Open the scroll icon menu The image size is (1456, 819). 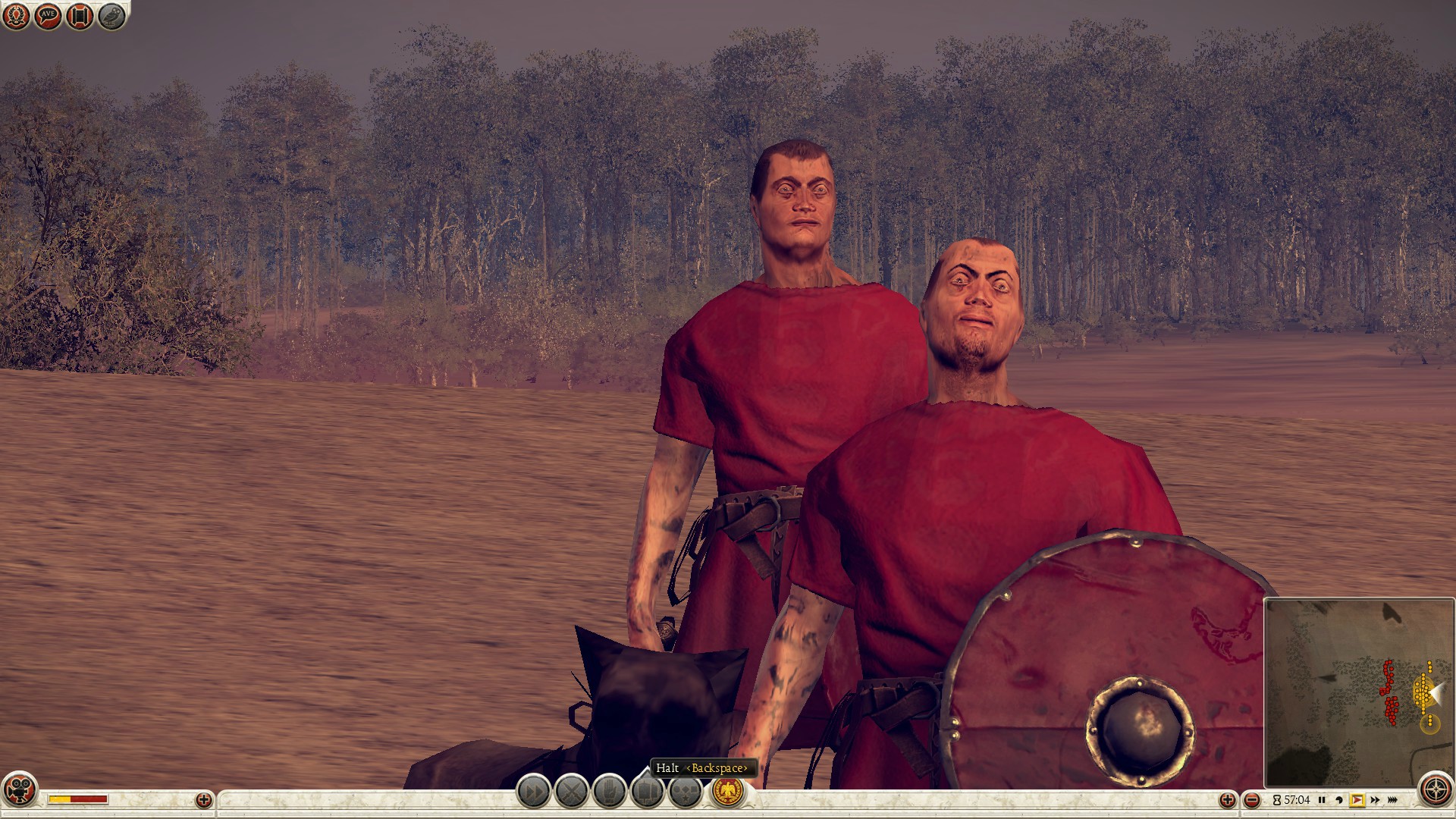80,16
